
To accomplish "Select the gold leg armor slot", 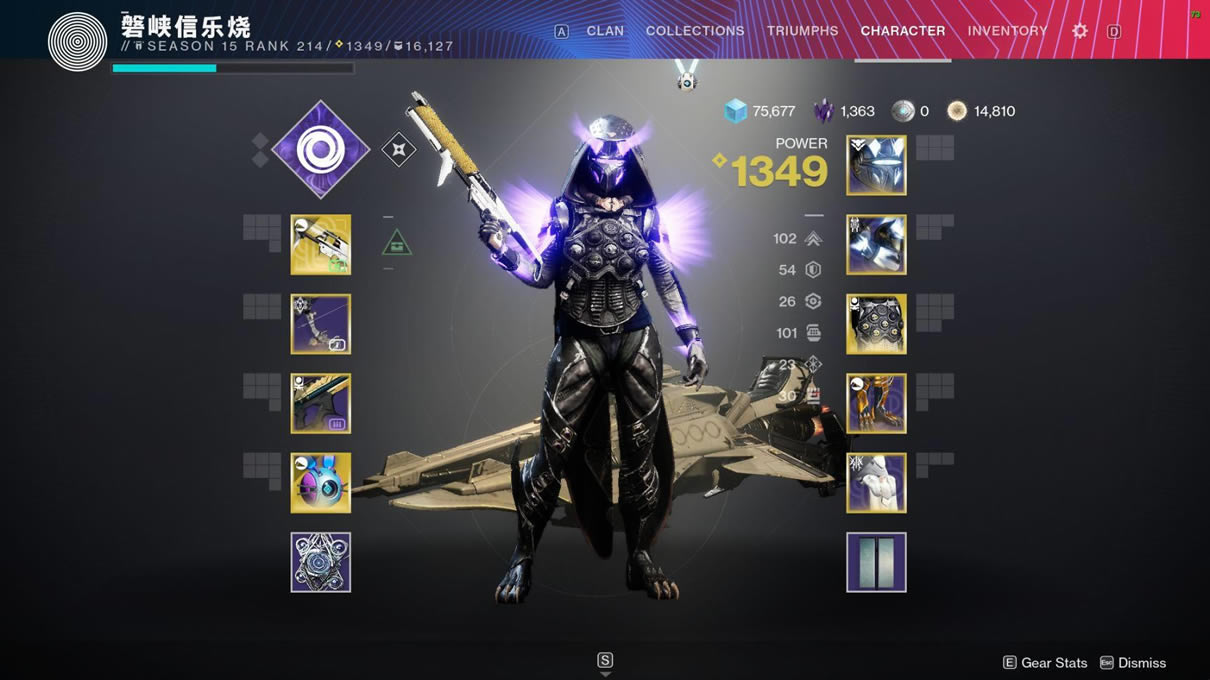I will pos(876,403).
